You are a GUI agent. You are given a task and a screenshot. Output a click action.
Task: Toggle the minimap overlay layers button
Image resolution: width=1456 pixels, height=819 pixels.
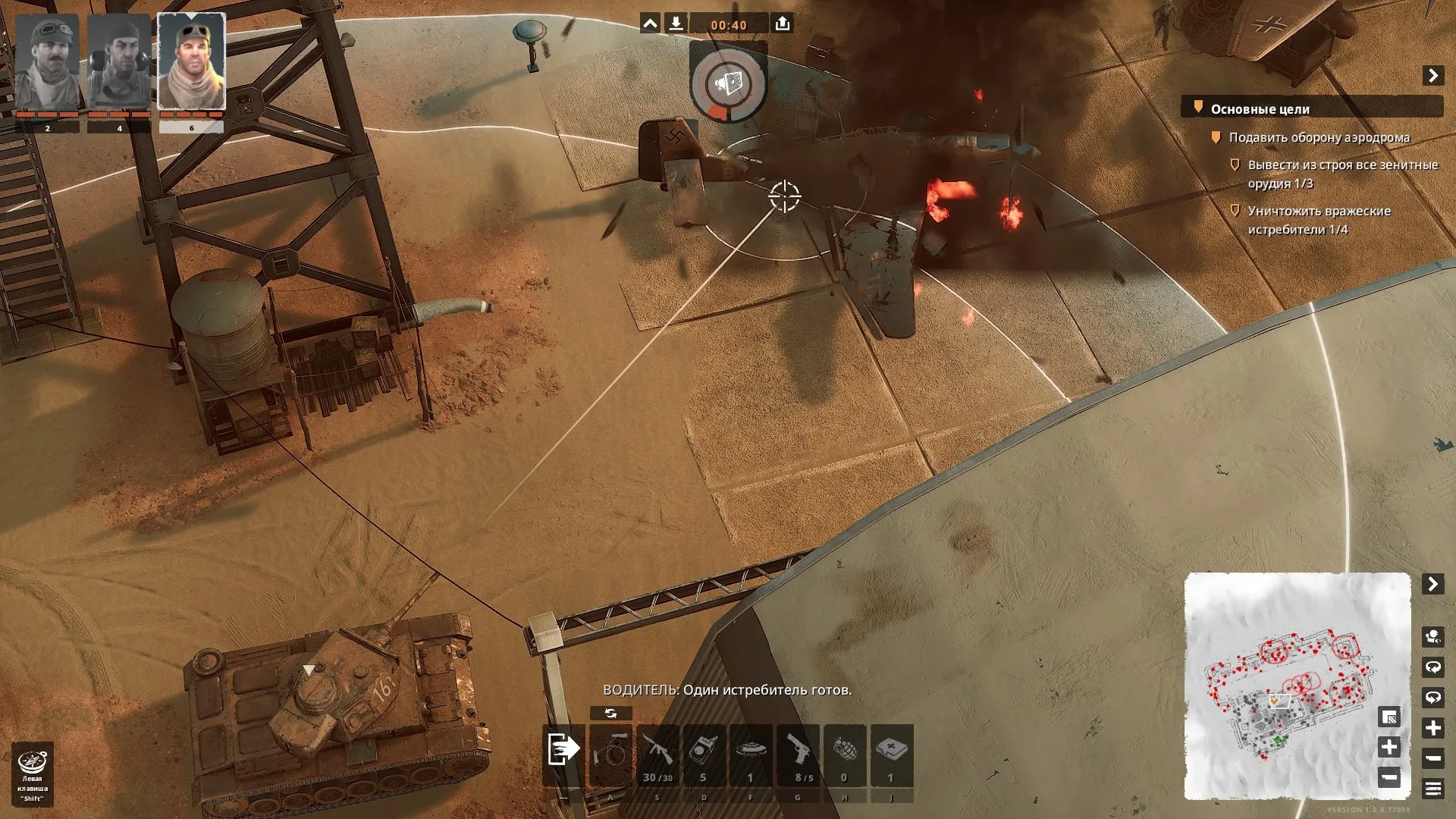[x=1389, y=717]
